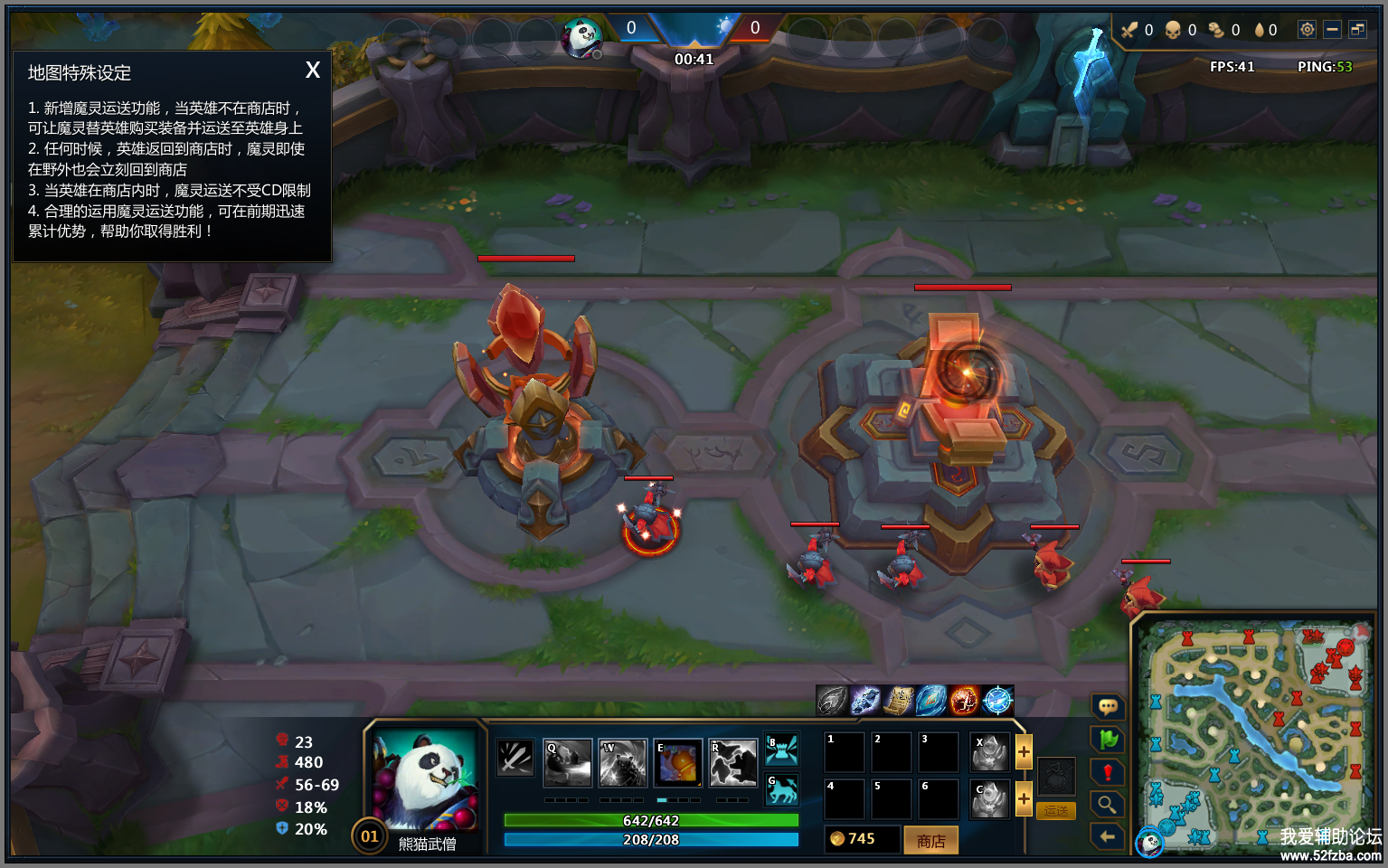Click the panda hero portrait
Screen dimensions: 1388x868
[426, 779]
